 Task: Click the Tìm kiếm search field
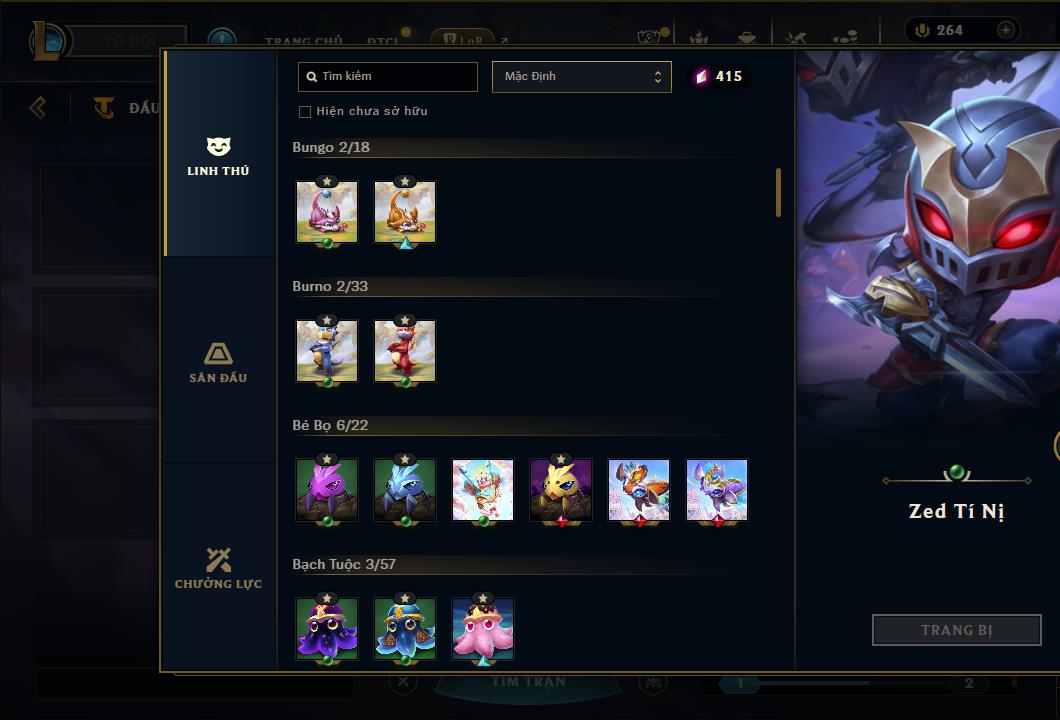388,77
